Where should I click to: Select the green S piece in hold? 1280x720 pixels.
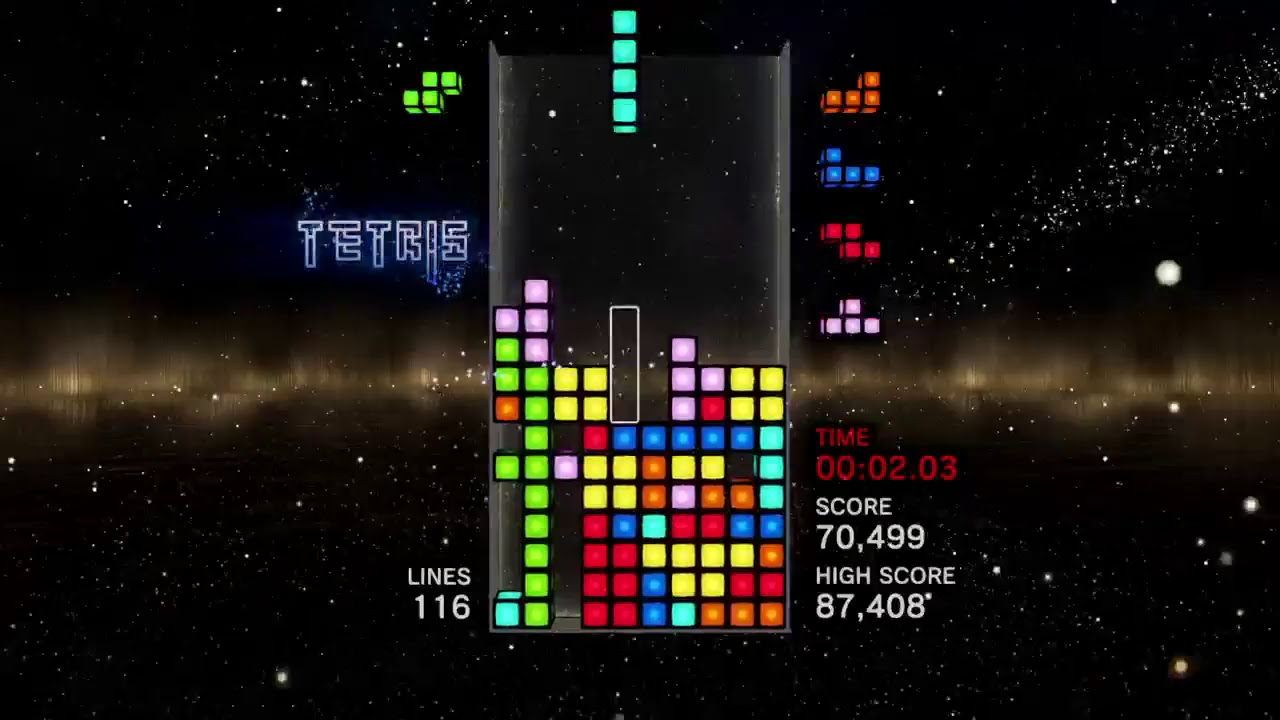pyautogui.click(x=432, y=91)
